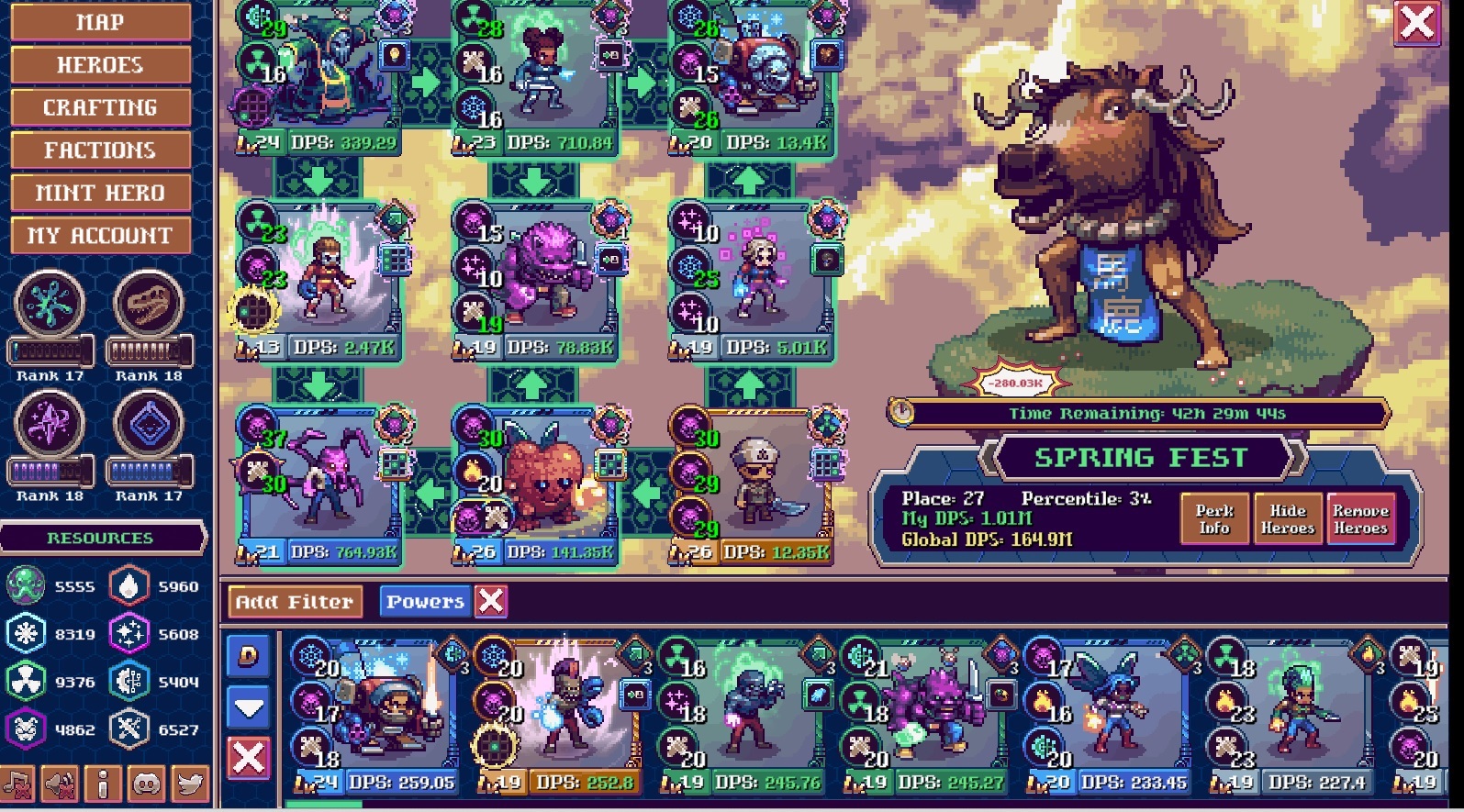The image size is (1464, 812).
Task: Open the HEROES menu item
Action: [101, 64]
